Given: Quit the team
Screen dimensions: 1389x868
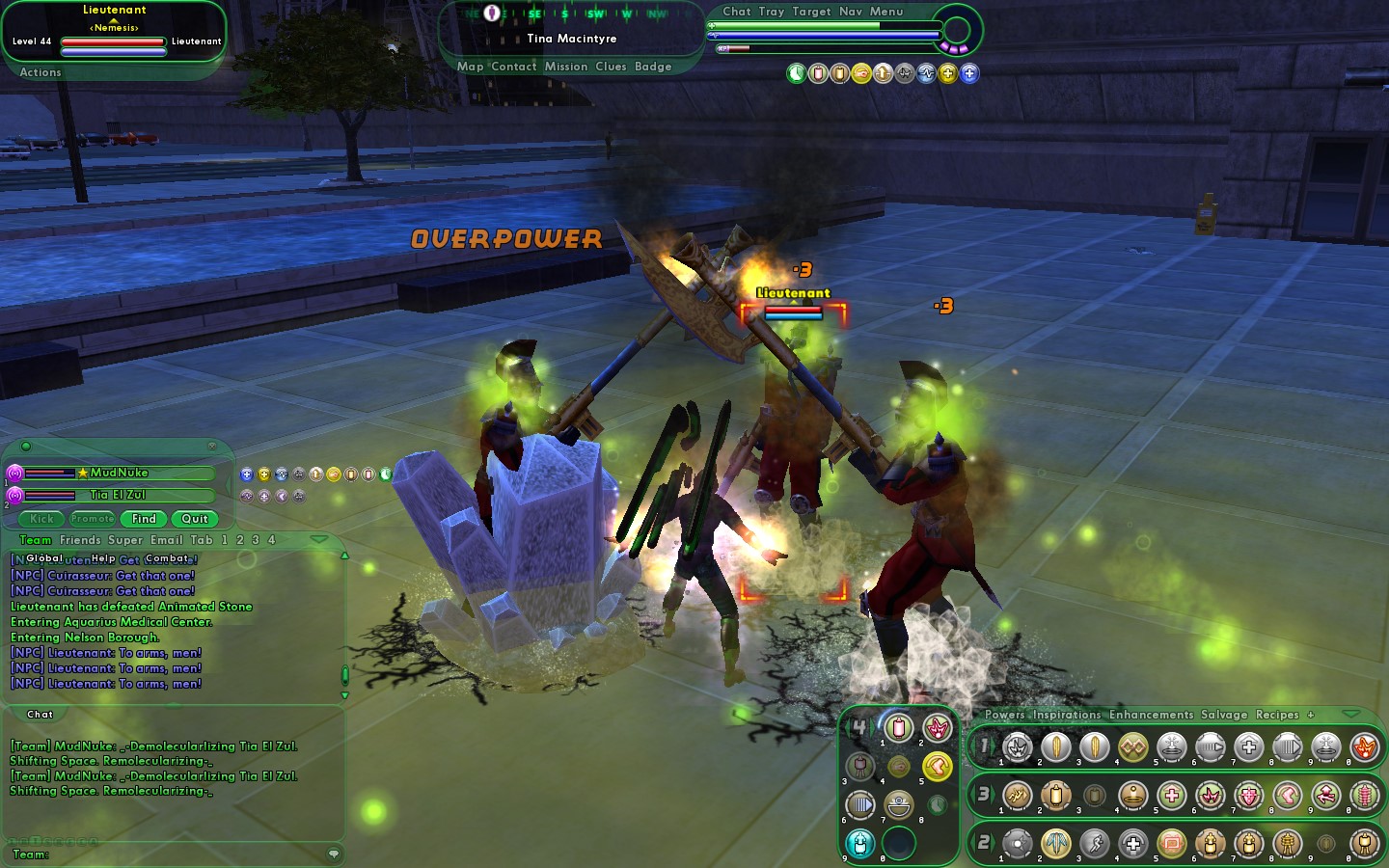Looking at the screenshot, I should tap(195, 519).
